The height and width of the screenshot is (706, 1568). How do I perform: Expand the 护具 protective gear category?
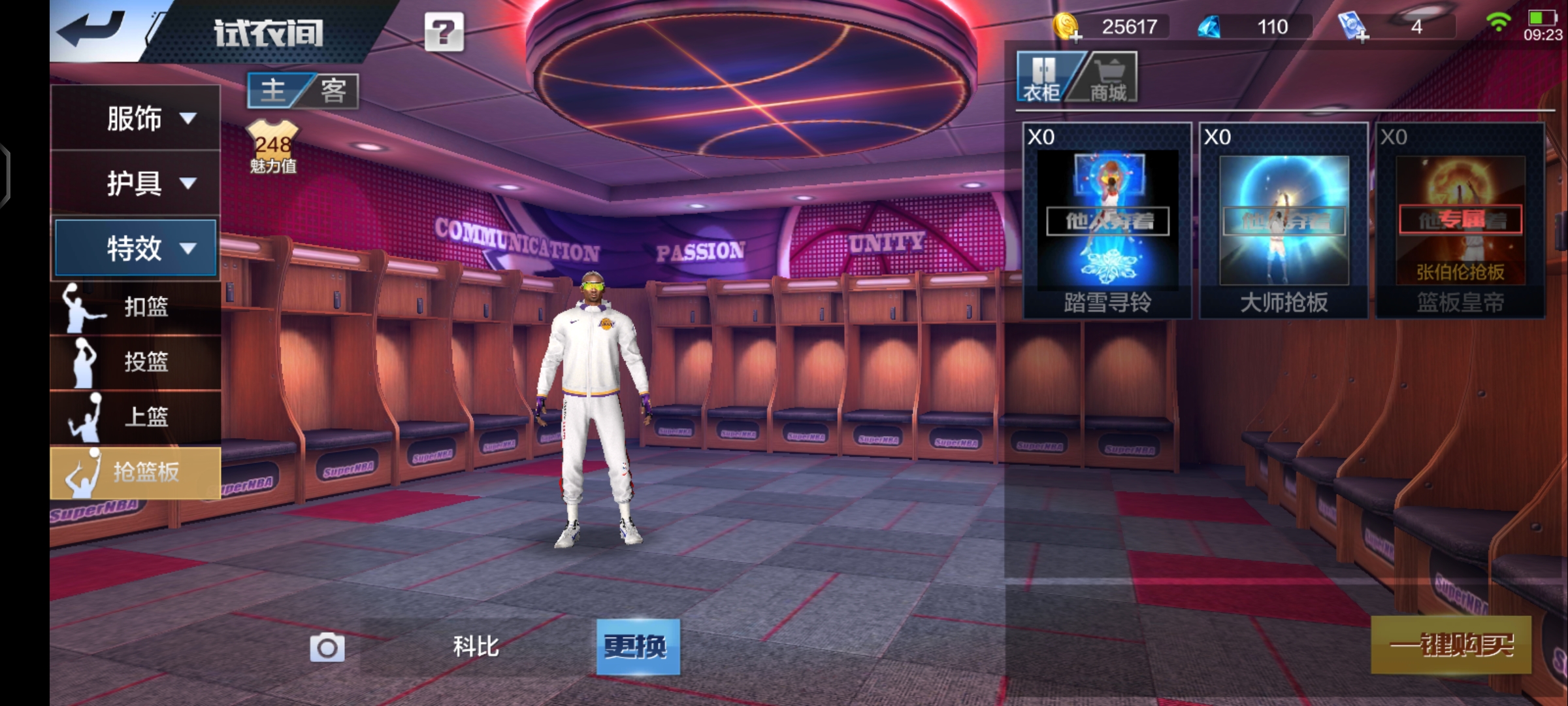pyautogui.click(x=136, y=183)
